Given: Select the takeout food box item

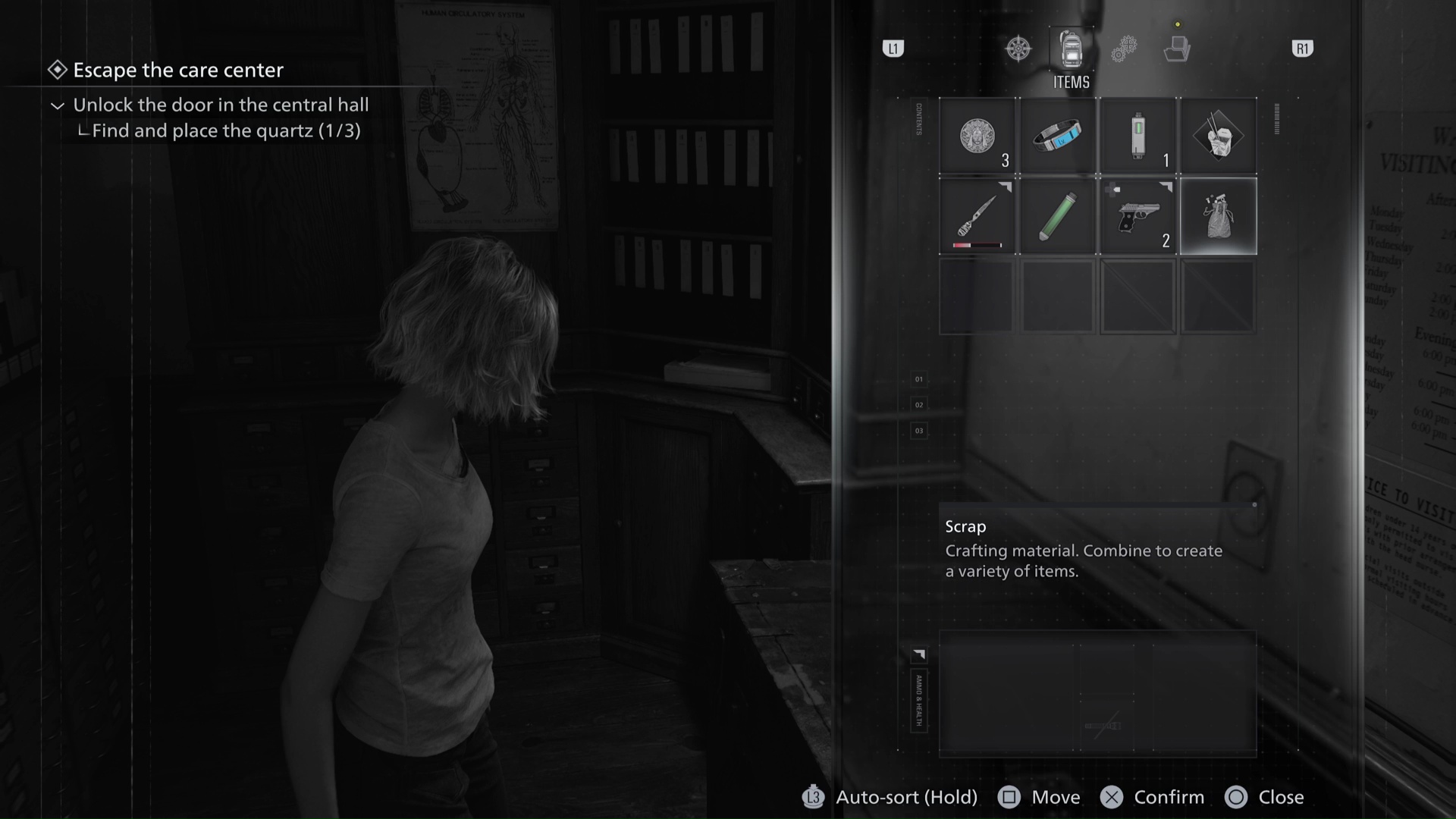Looking at the screenshot, I should click(1218, 136).
